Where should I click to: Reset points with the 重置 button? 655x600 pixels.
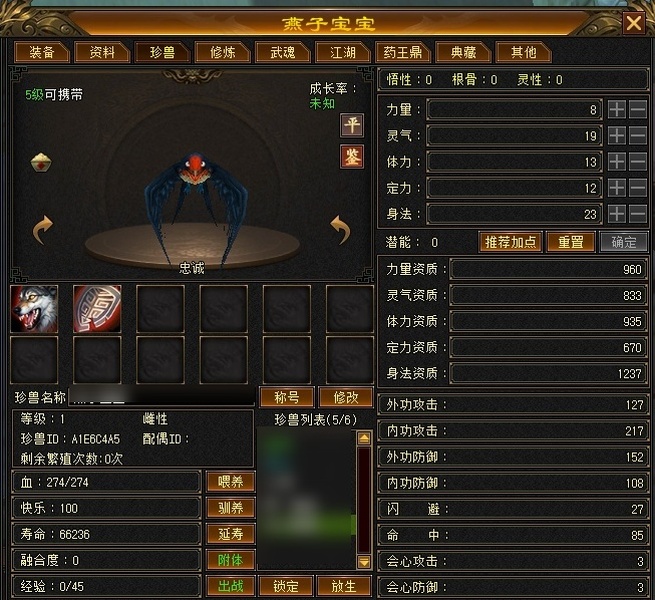tap(570, 242)
